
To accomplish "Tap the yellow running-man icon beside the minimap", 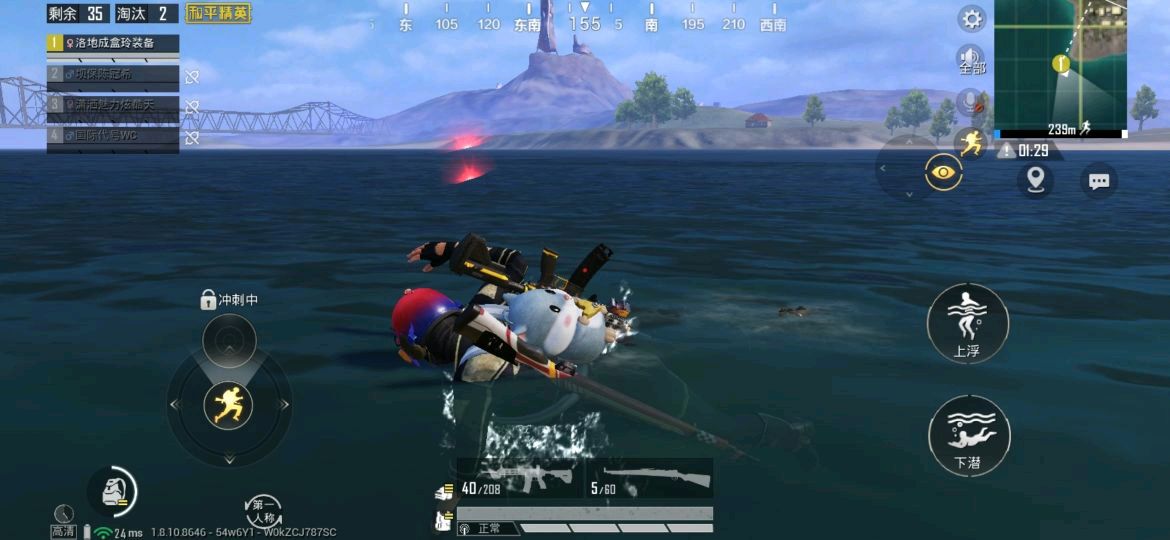I will 970,144.
